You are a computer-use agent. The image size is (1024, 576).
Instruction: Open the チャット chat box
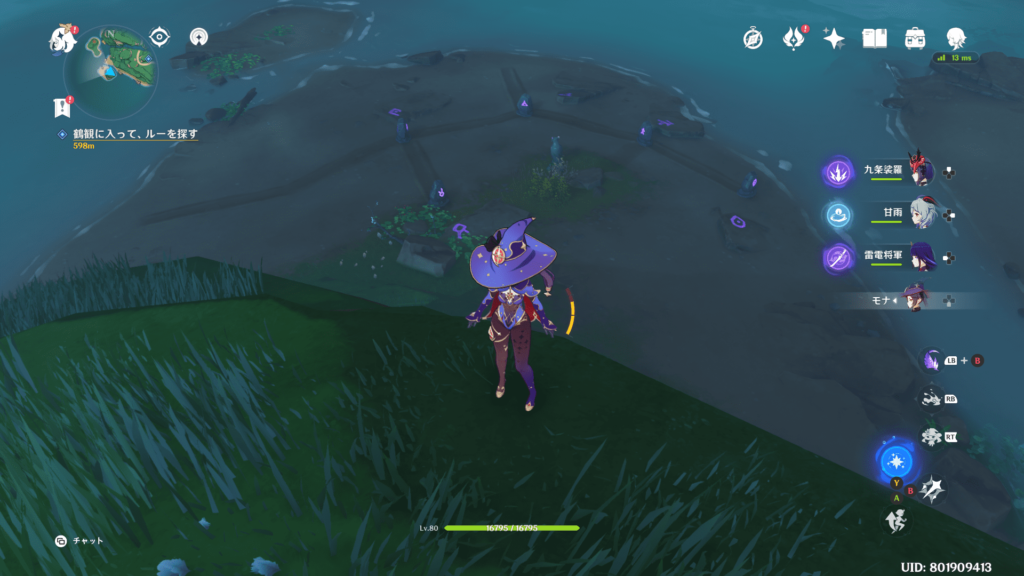pyautogui.click(x=79, y=540)
